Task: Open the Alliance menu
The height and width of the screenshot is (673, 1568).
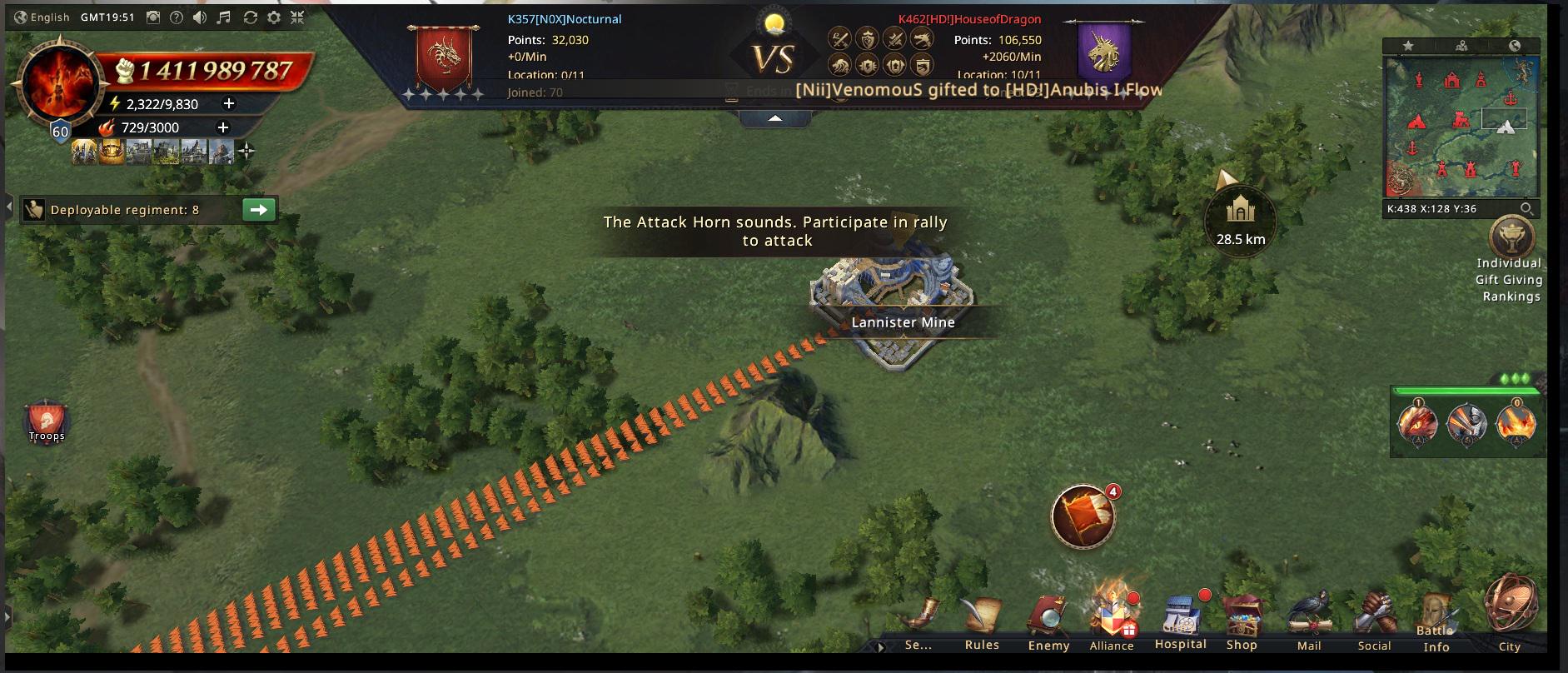Action: pos(1112,623)
